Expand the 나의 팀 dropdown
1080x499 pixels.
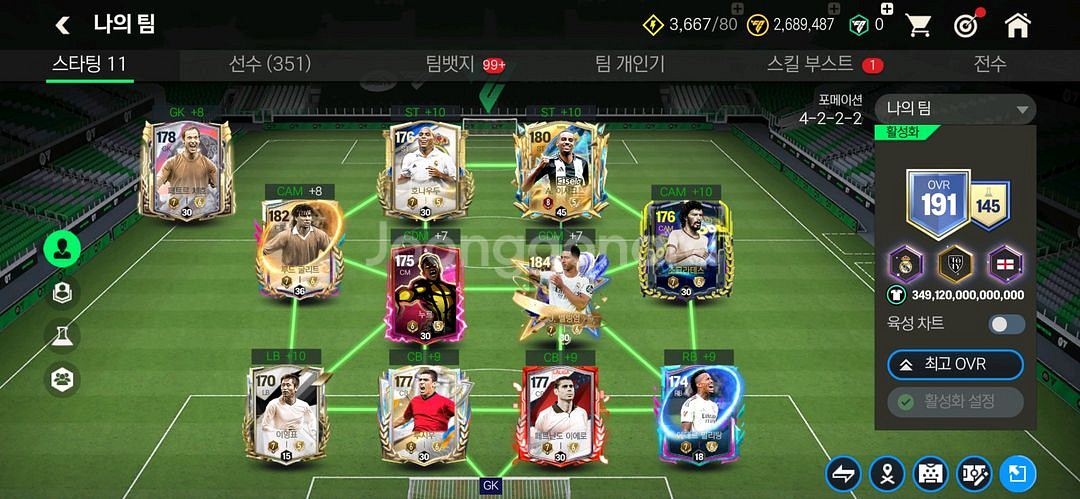pyautogui.click(x=955, y=109)
